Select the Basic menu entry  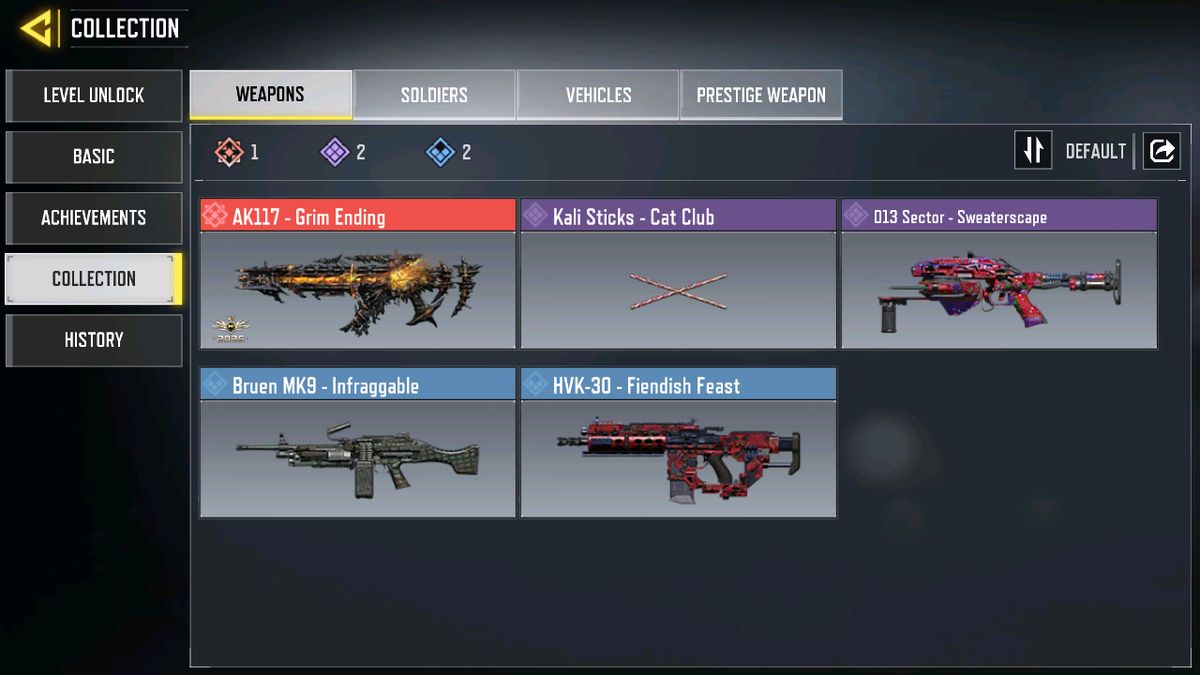(94, 157)
